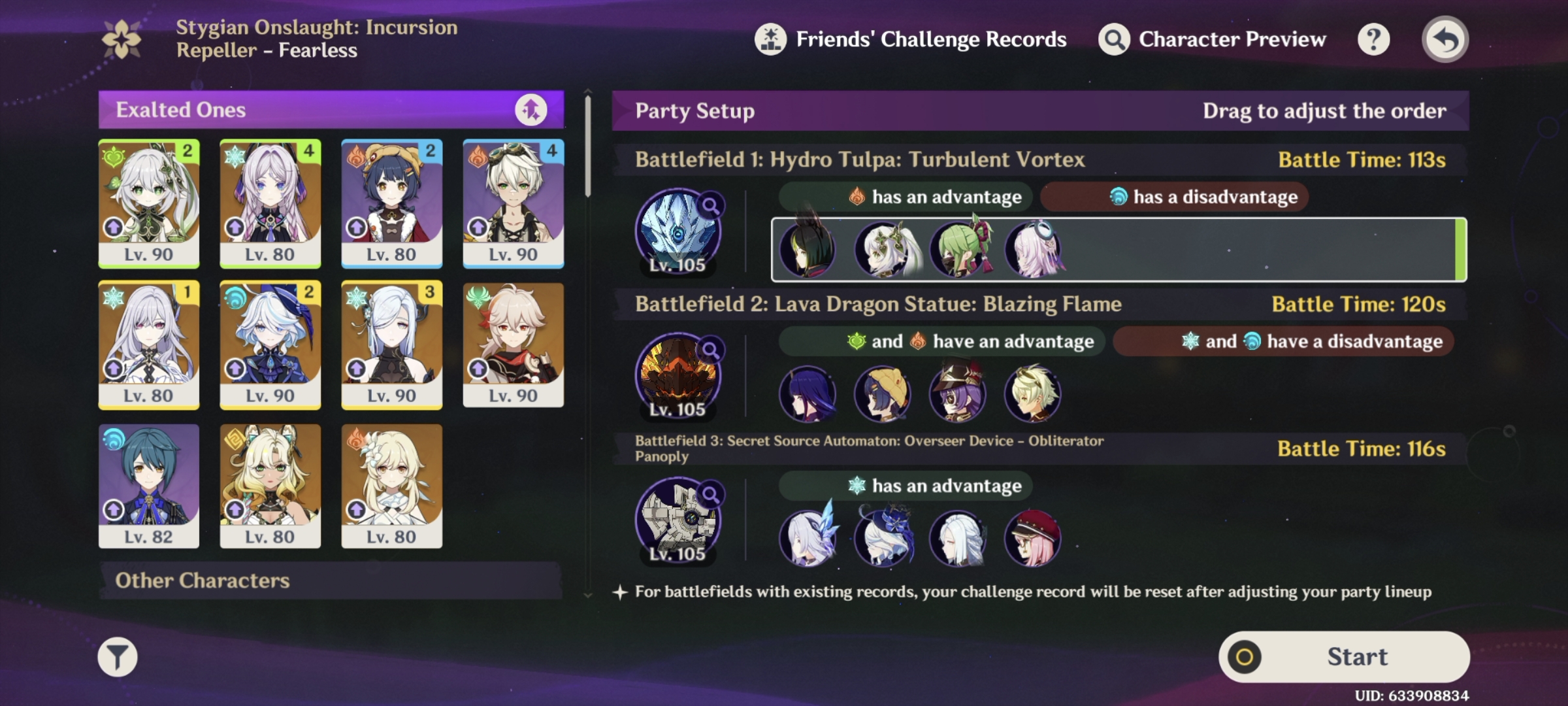Click the Character Preview magnifying glass icon
This screenshot has width=1568, height=706.
[x=1113, y=39]
